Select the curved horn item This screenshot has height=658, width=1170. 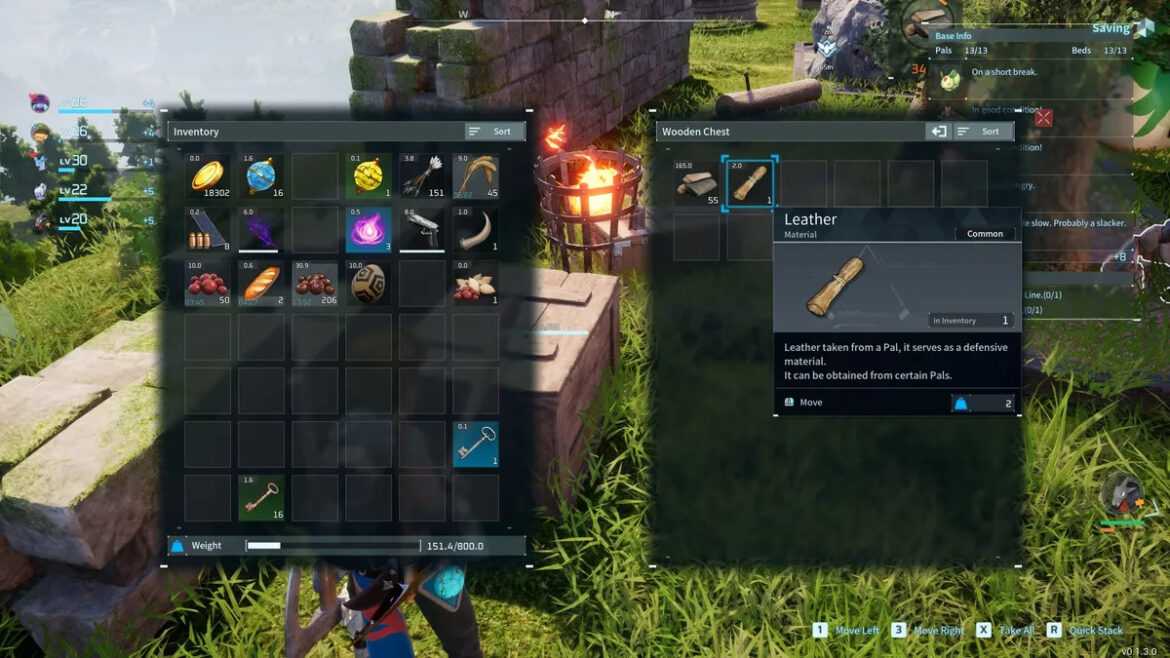(475, 230)
